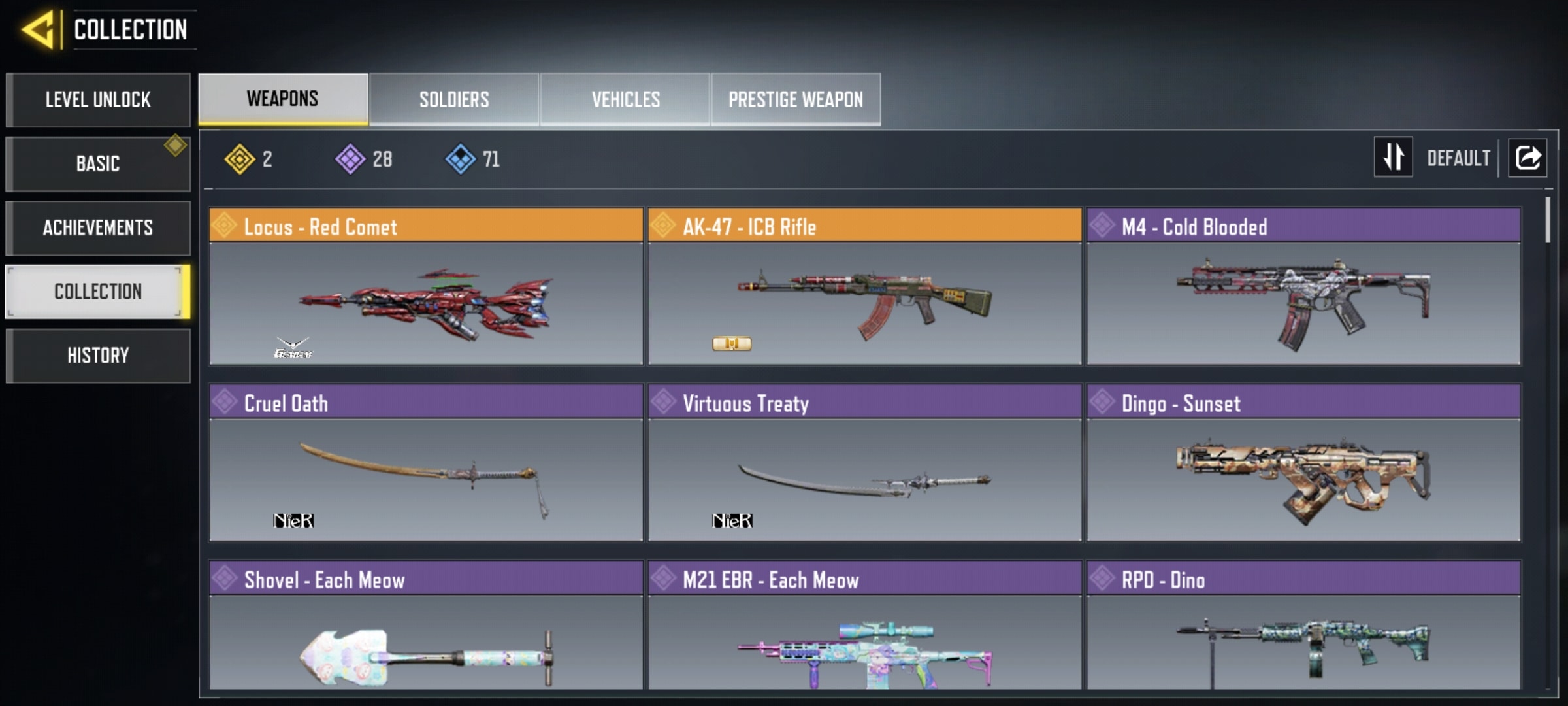Viewport: 1568px width, 706px height.
Task: Switch to the Soldiers tab
Action: (454, 99)
